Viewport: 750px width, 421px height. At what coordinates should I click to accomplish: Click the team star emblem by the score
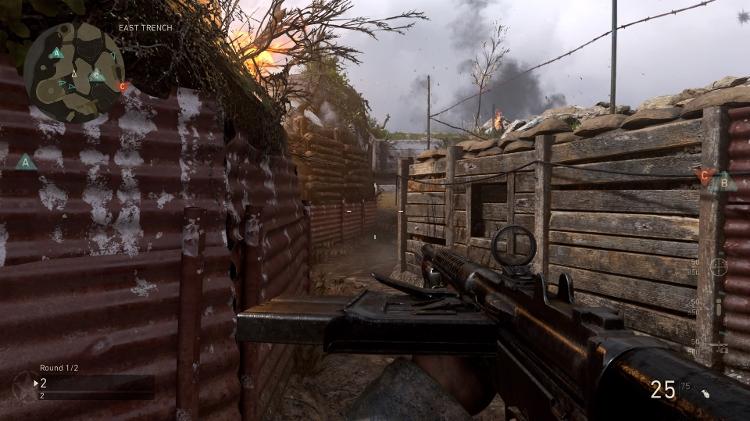click(x=22, y=386)
